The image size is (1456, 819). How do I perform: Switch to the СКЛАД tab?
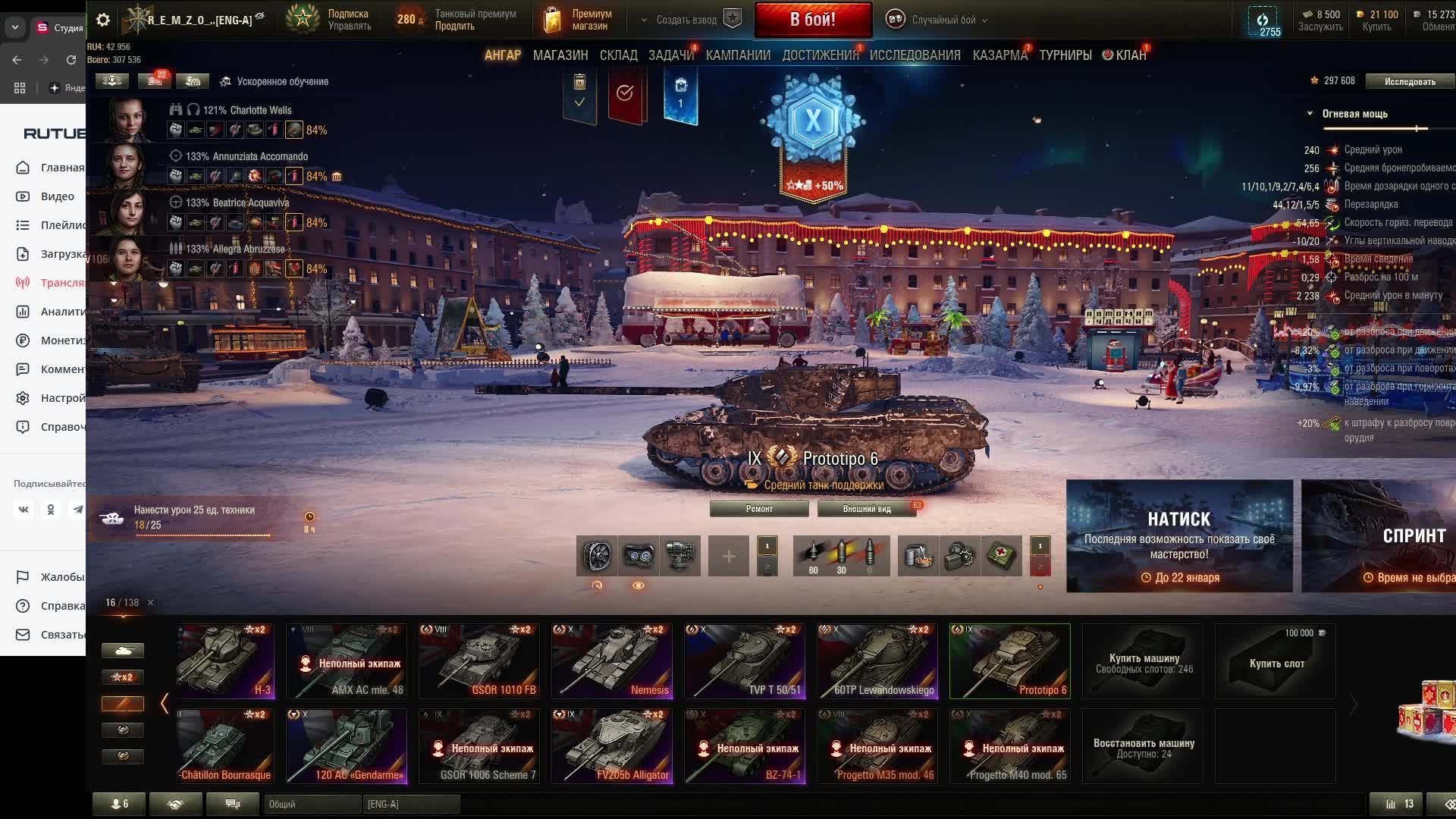point(618,55)
